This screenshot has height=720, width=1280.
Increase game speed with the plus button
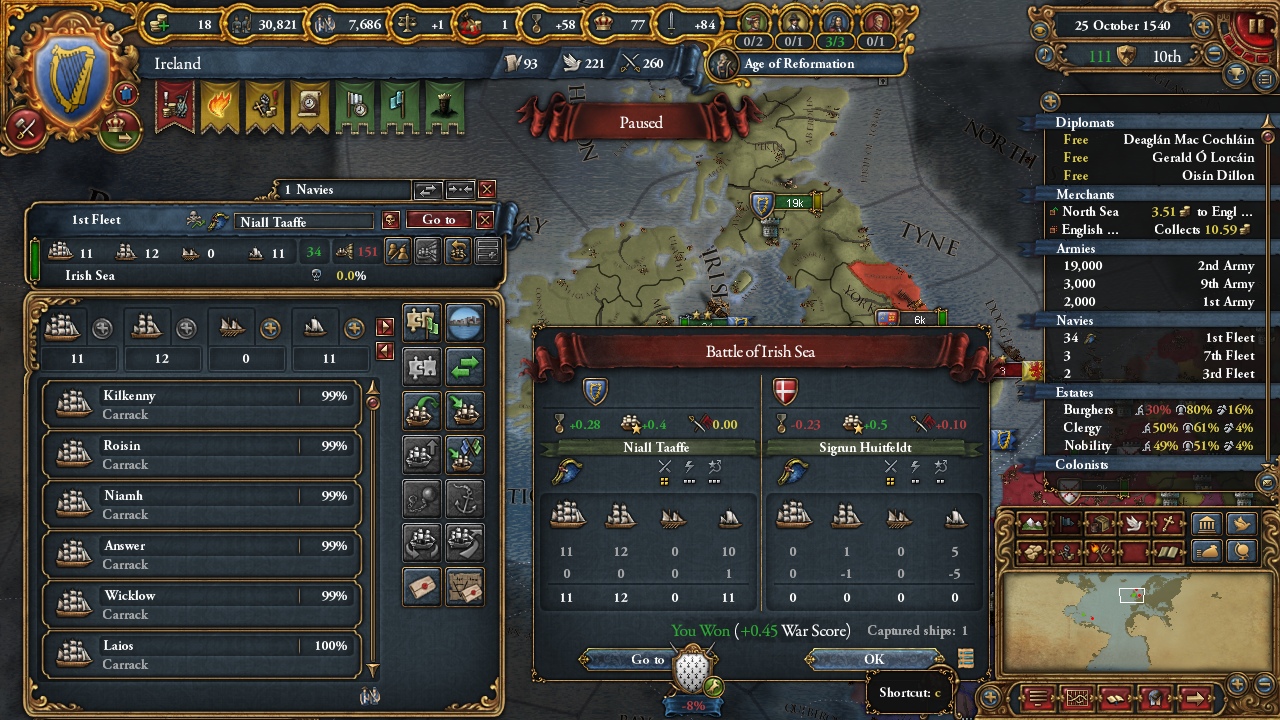coord(1203,27)
